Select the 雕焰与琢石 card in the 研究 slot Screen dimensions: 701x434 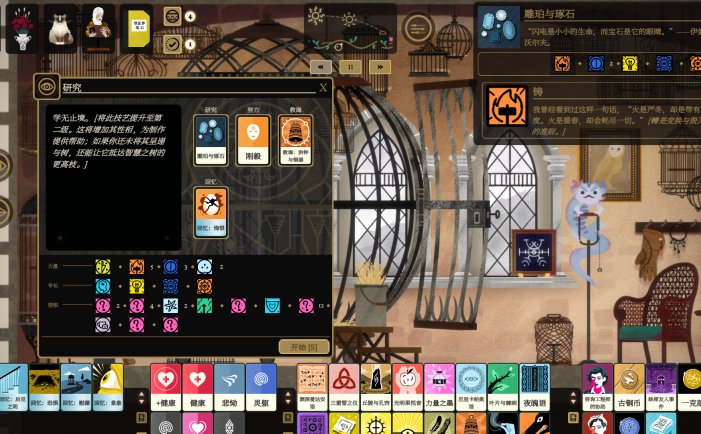(210, 139)
